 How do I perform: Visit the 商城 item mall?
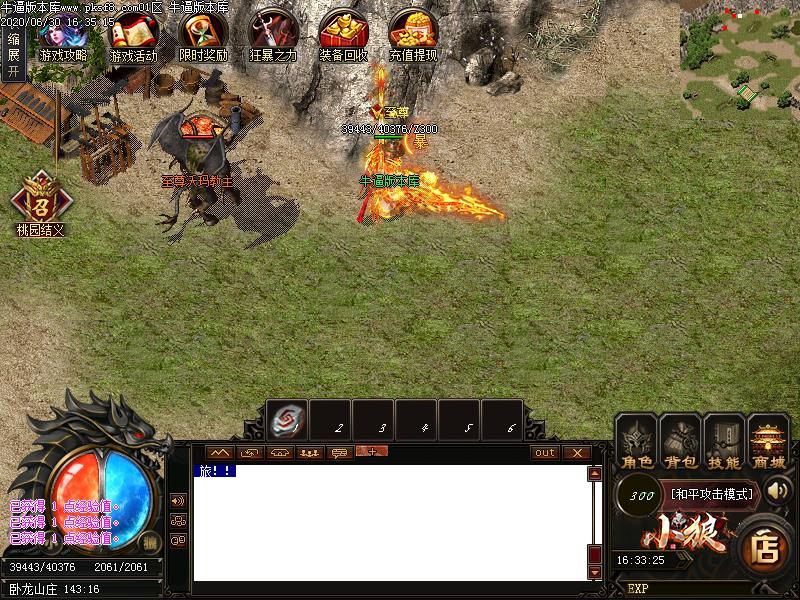pos(768,441)
